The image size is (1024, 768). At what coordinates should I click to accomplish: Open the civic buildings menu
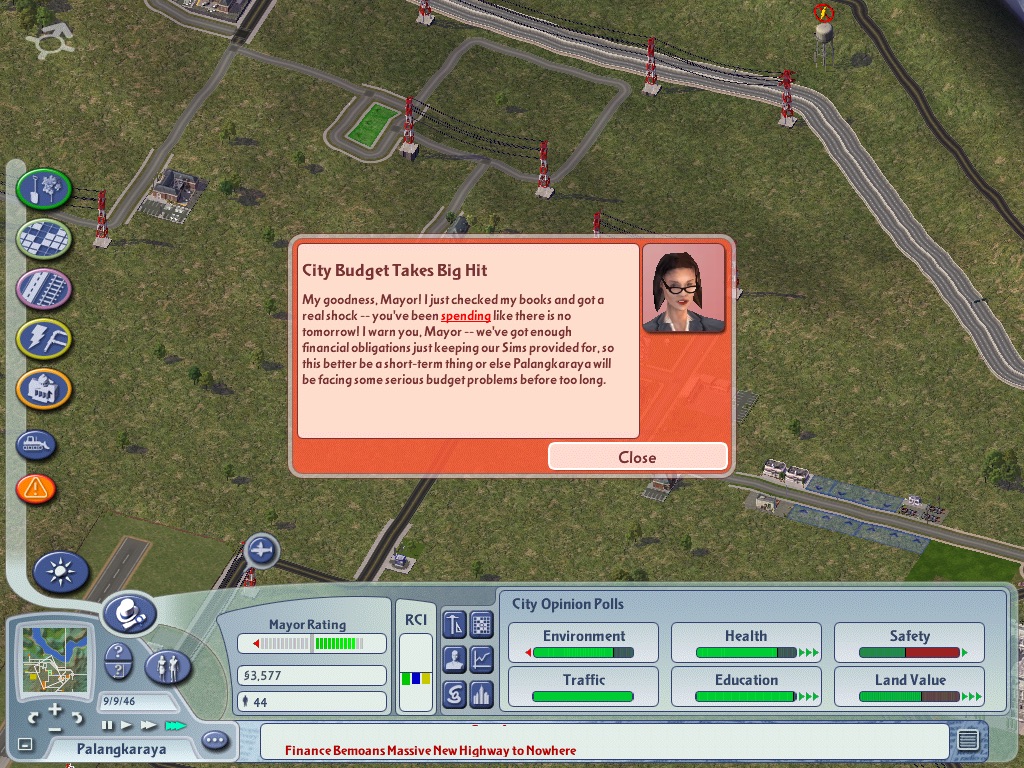tap(44, 389)
